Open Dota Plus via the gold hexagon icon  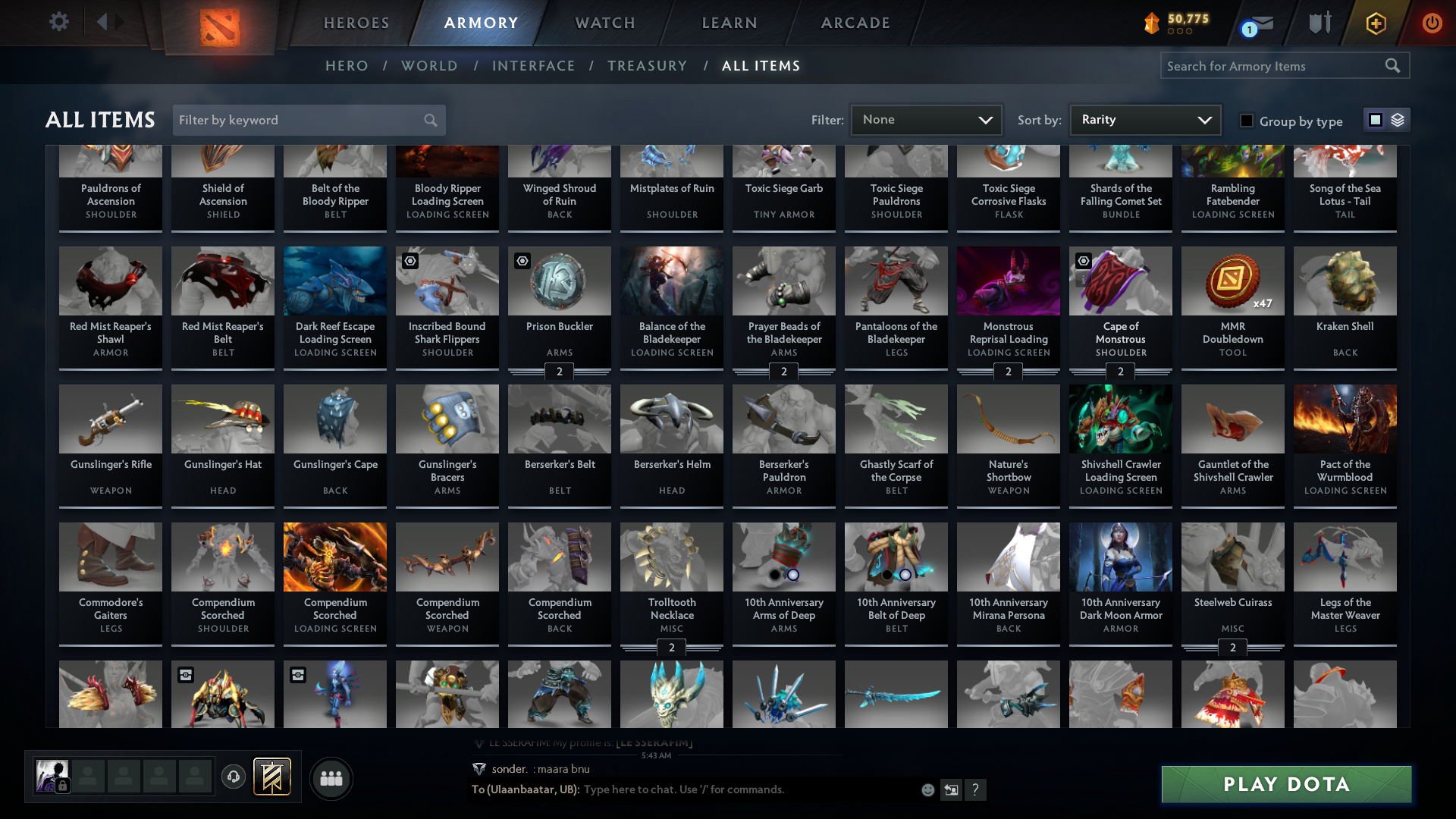[1375, 23]
